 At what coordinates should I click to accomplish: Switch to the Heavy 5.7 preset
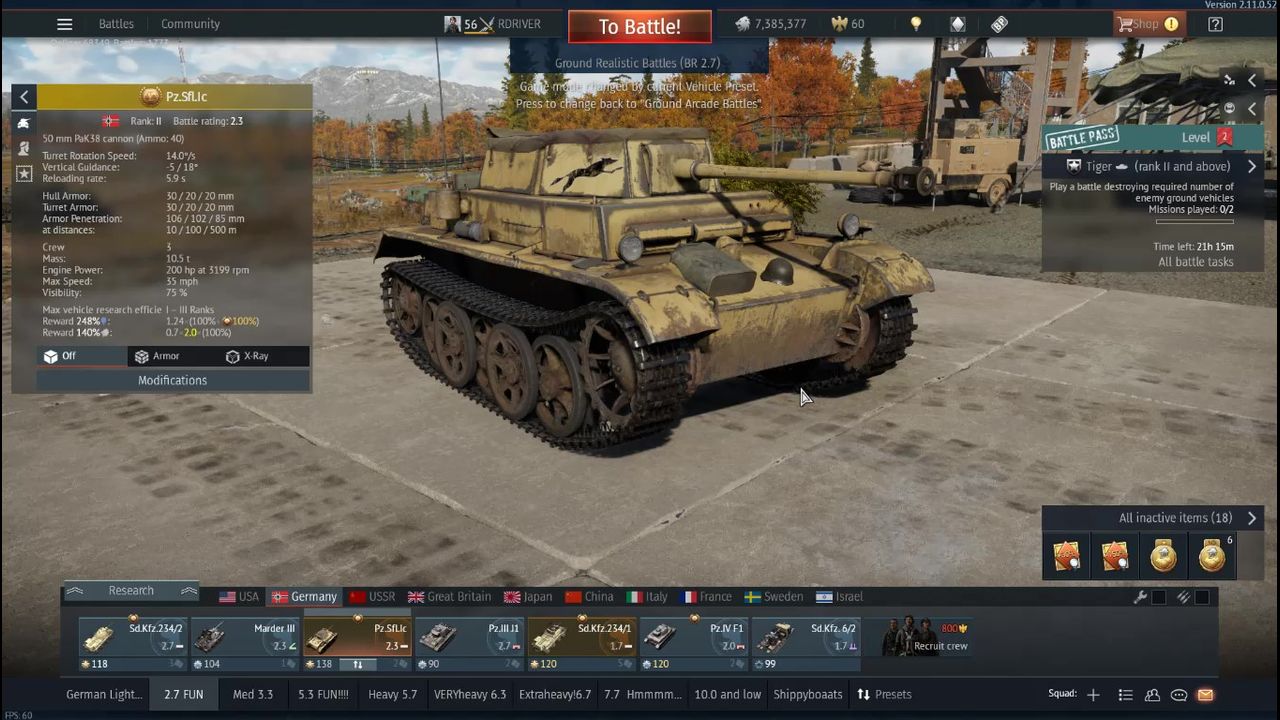pos(392,694)
